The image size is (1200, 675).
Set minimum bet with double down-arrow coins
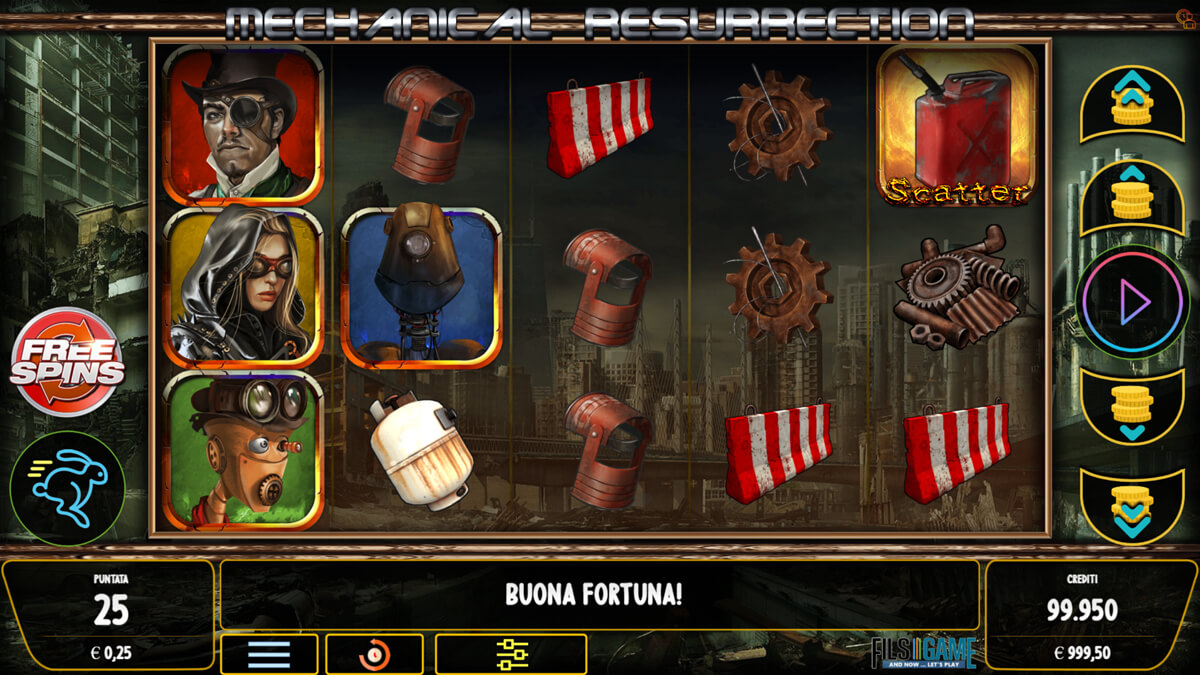1132,505
